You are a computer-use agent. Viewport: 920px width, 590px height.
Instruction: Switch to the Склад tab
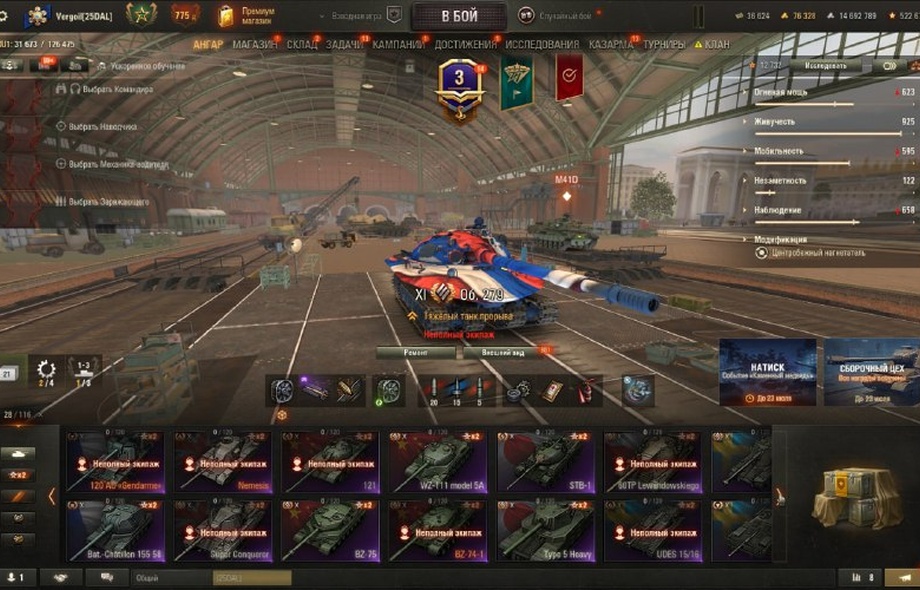point(302,45)
